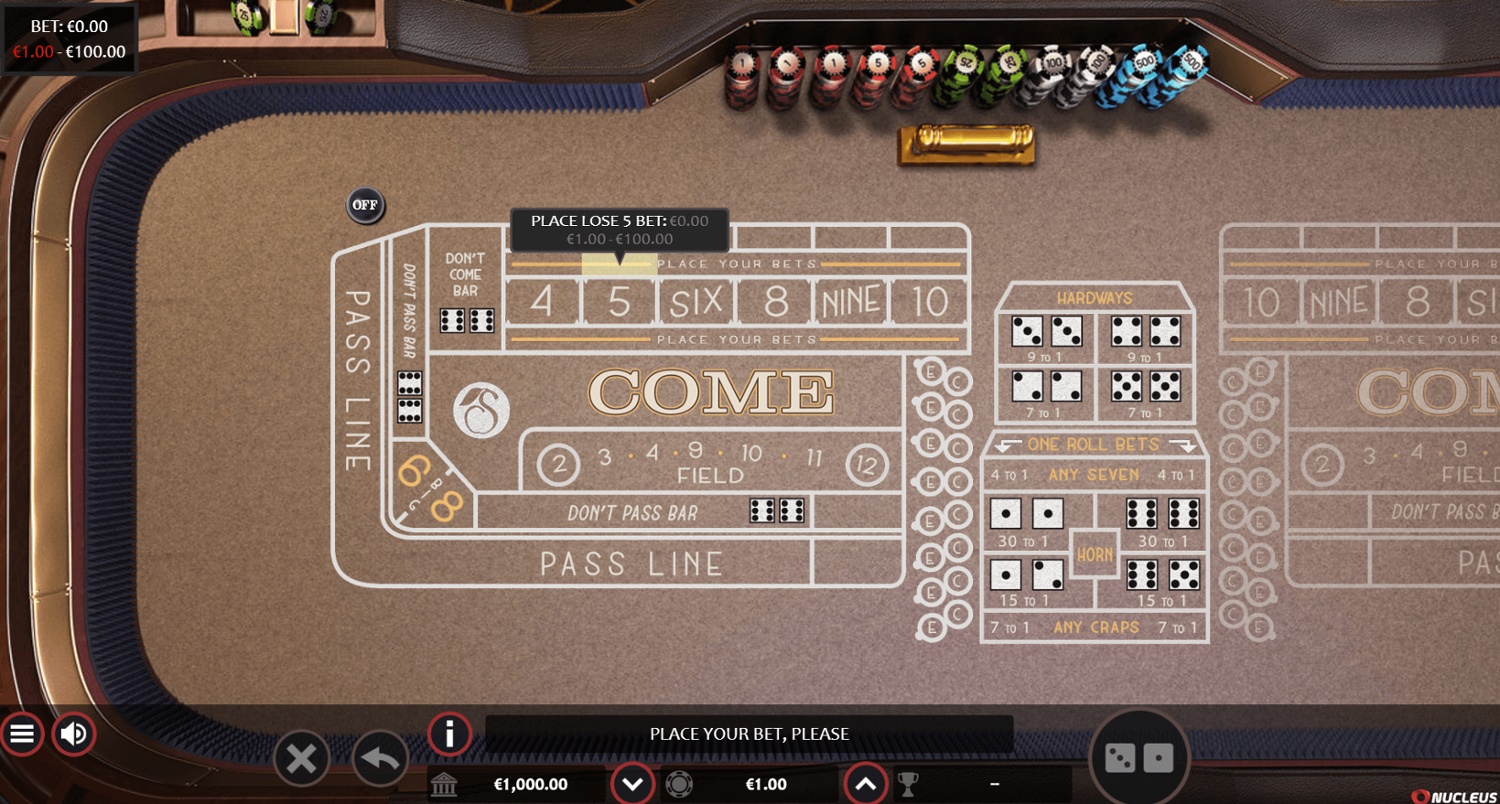Place a bet on the SIX box
Image resolution: width=1500 pixels, height=804 pixels.
pyautogui.click(x=697, y=301)
